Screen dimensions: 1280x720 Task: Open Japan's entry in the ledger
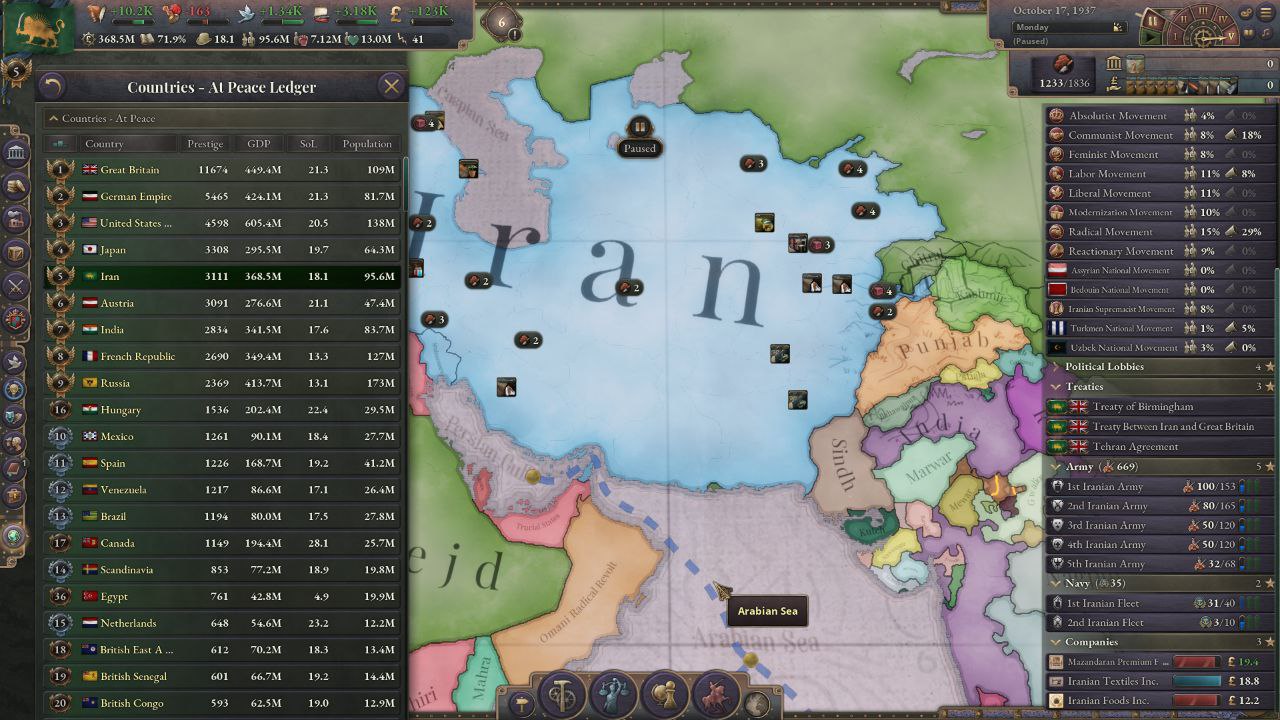point(222,250)
